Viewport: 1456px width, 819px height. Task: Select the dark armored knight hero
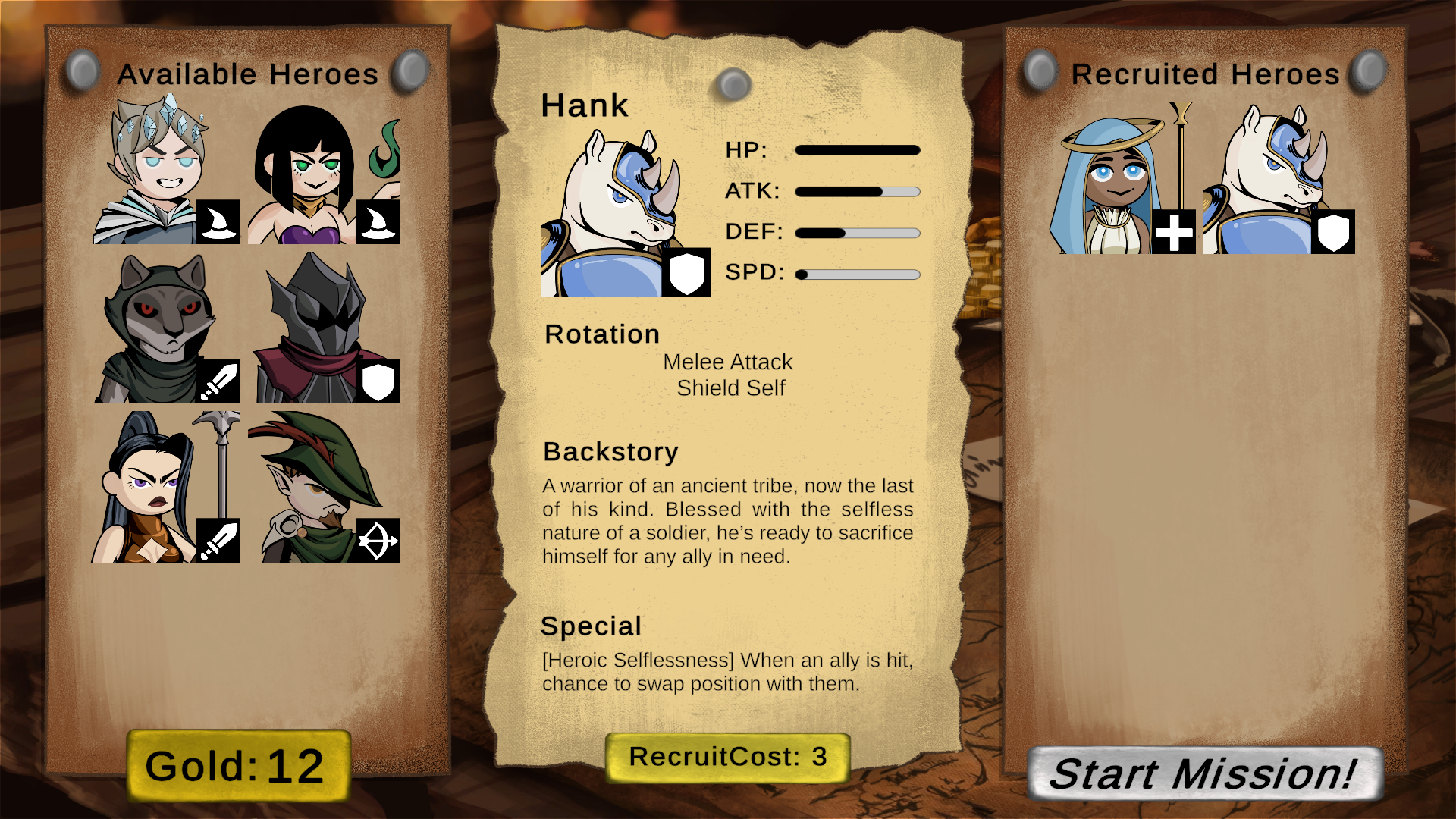pos(324,329)
